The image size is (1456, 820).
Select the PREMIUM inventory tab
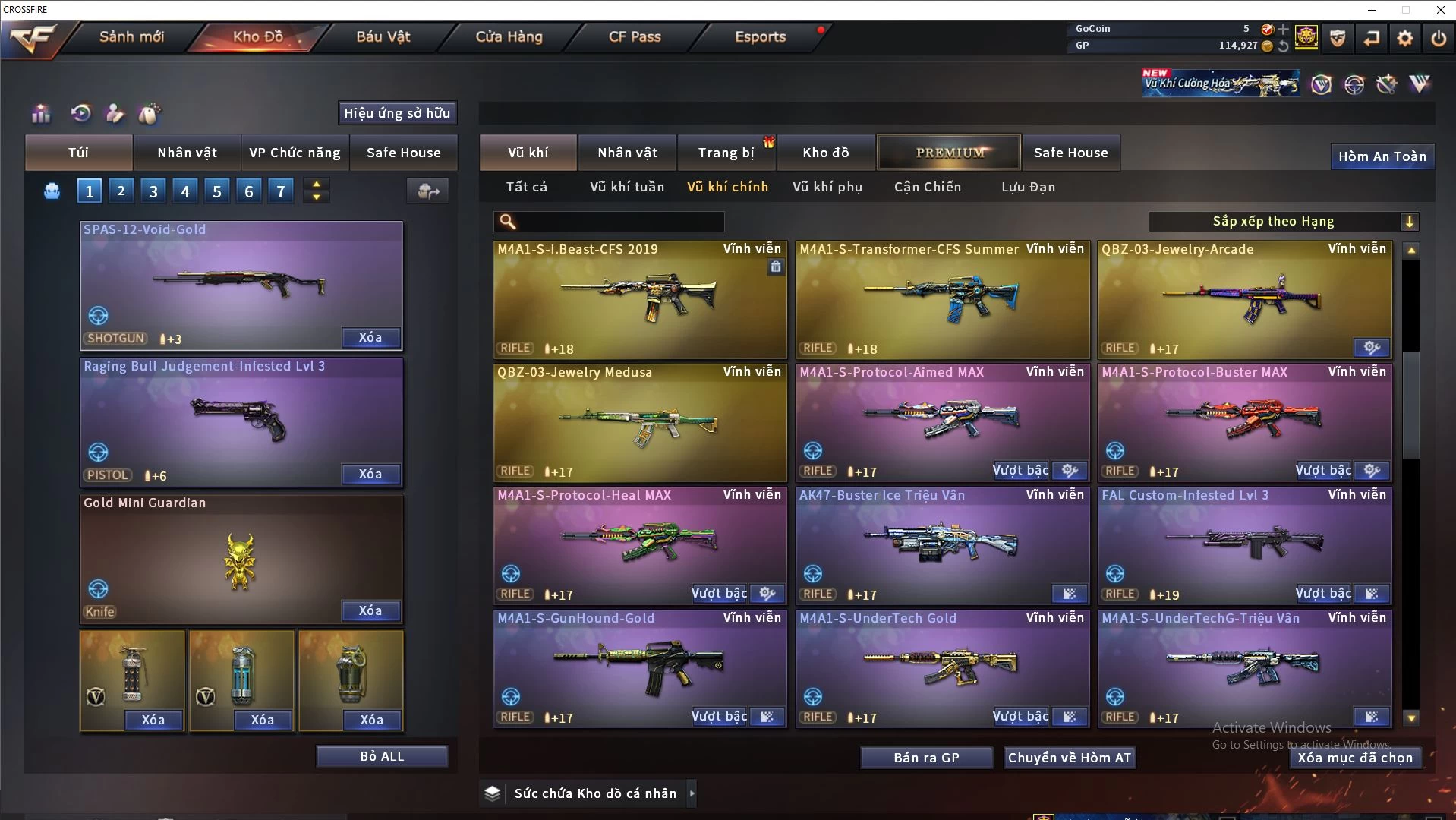950,153
